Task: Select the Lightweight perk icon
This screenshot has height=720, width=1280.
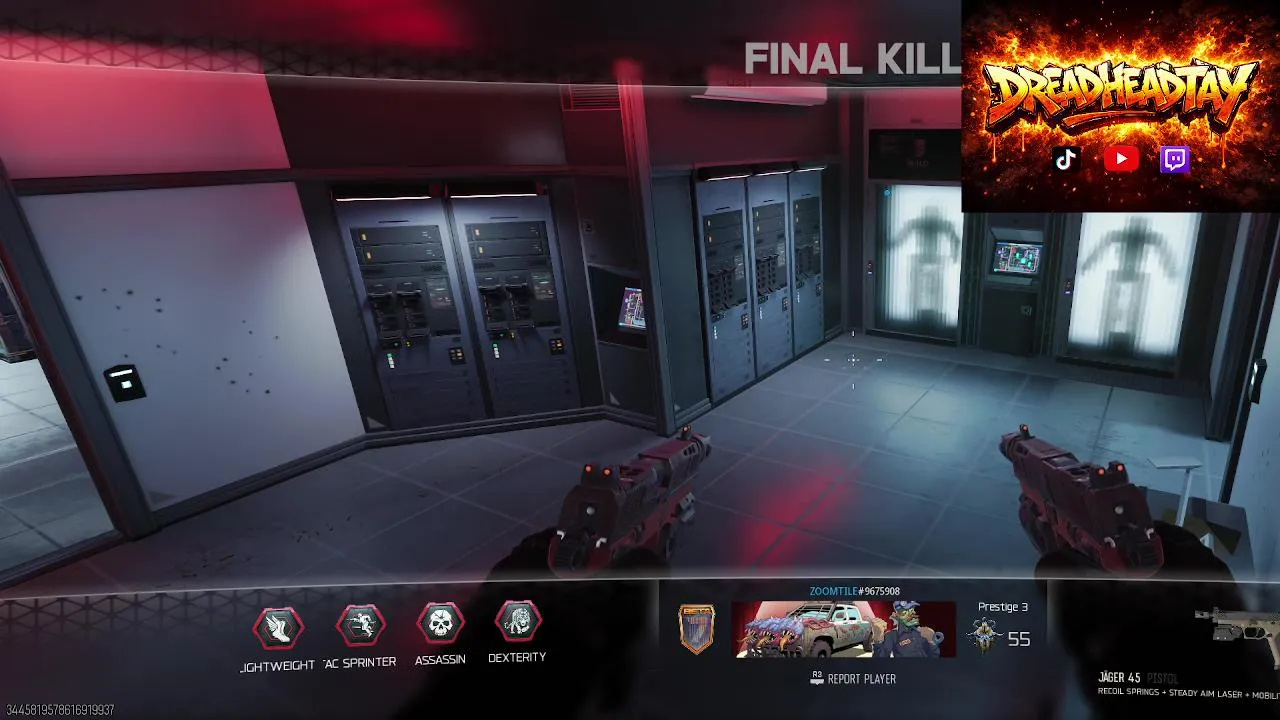Action: (x=278, y=627)
